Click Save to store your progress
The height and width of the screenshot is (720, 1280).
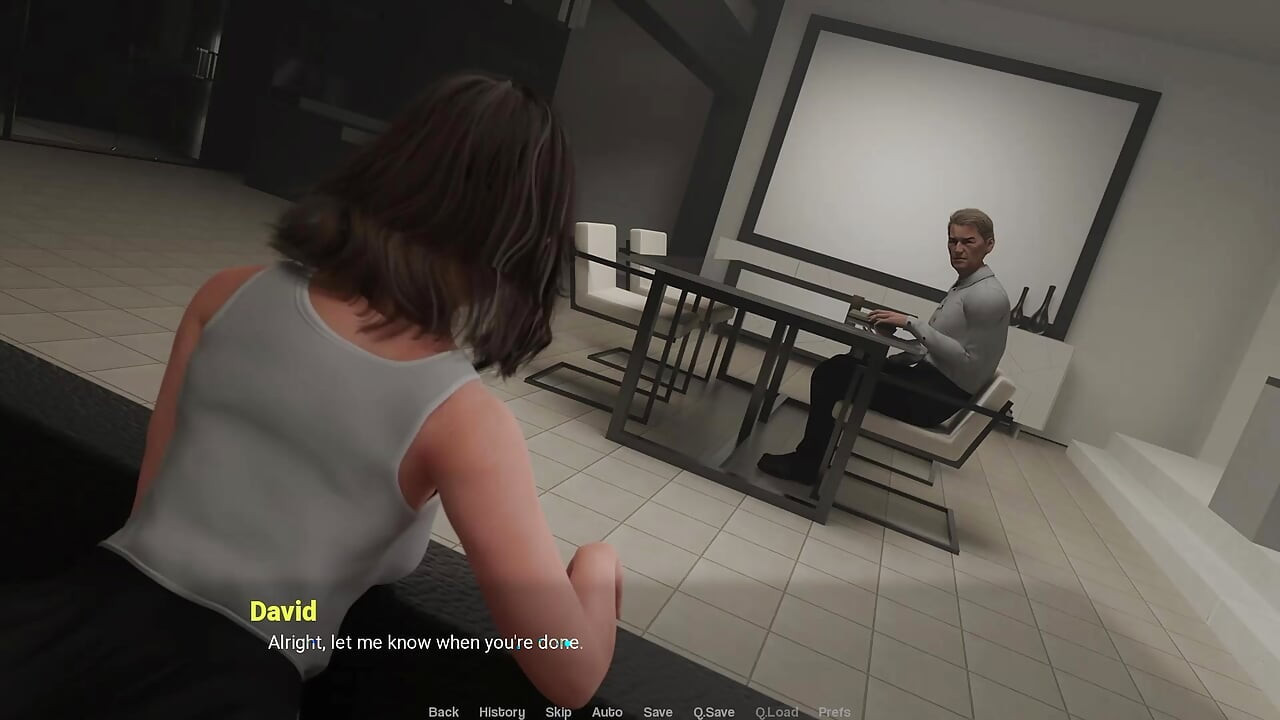658,712
